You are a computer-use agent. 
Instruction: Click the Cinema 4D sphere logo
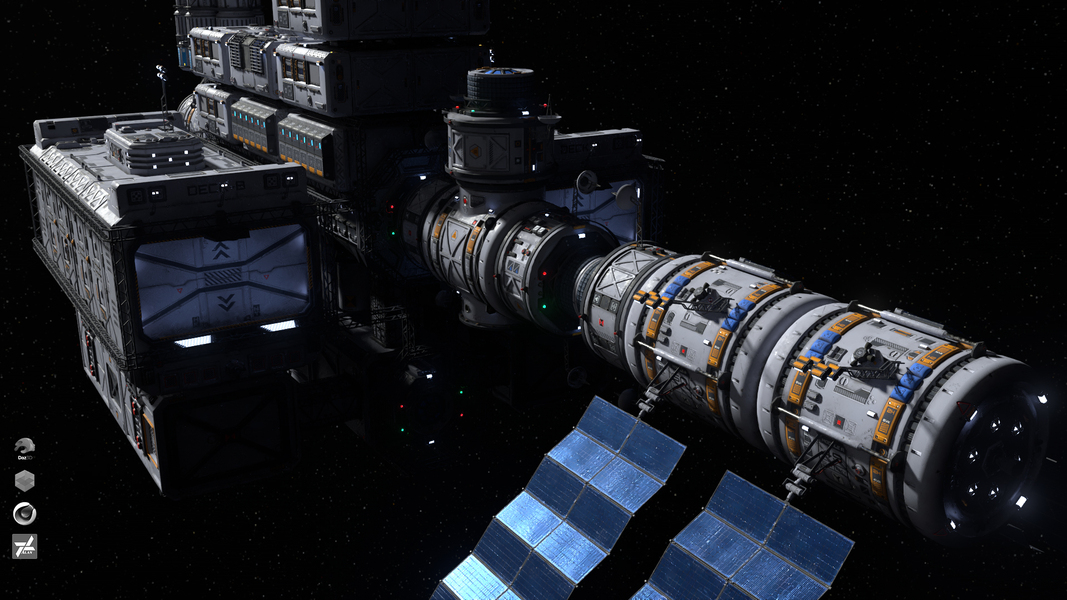point(25,514)
